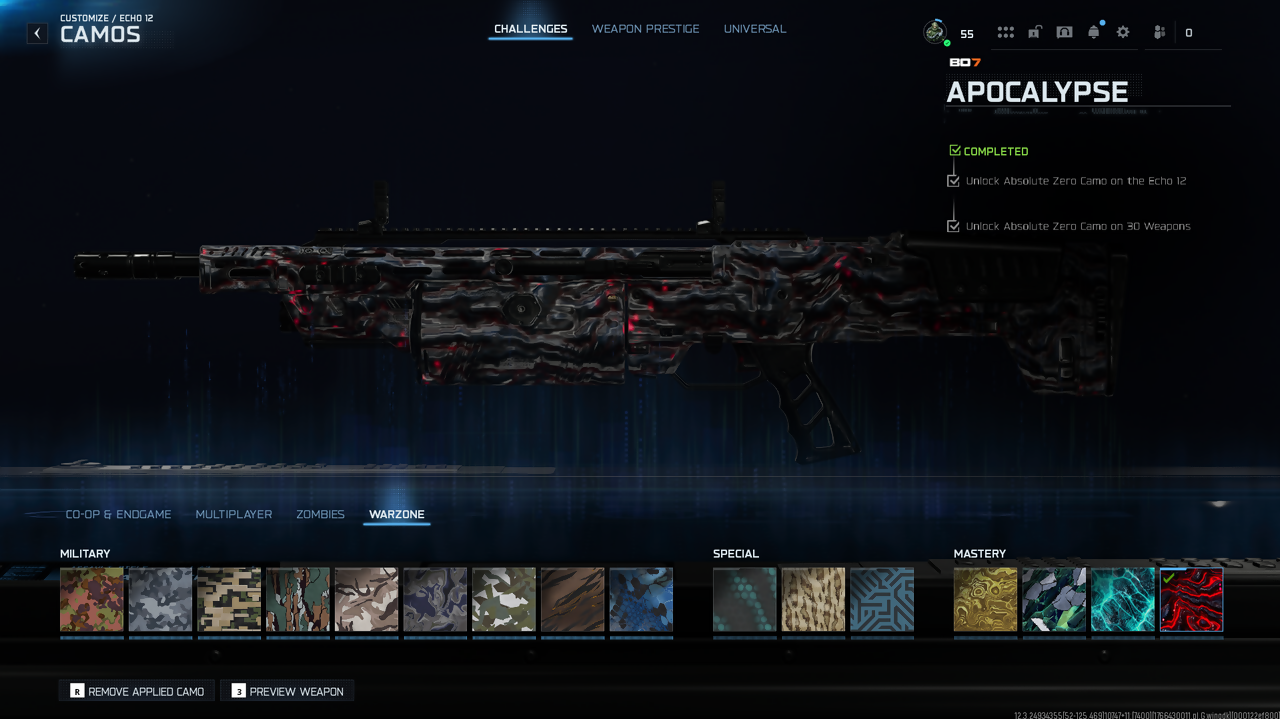1280x719 pixels.
Task: Show notifications via the bell icon
Action: [1093, 32]
